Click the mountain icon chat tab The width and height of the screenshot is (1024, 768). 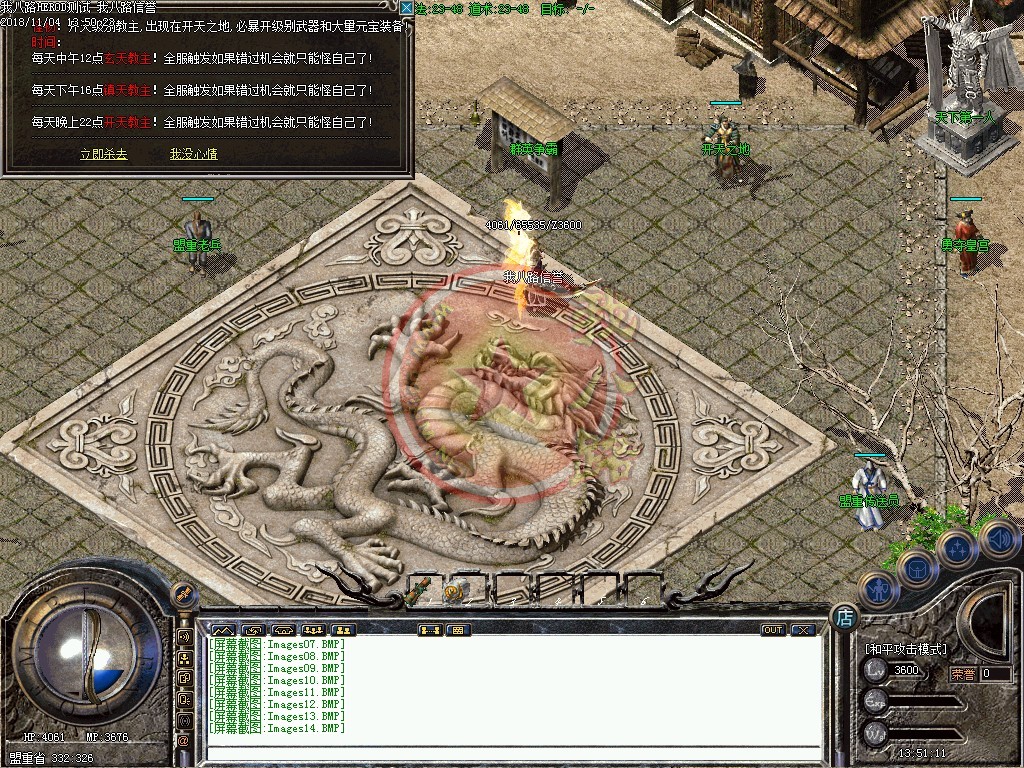click(x=222, y=630)
